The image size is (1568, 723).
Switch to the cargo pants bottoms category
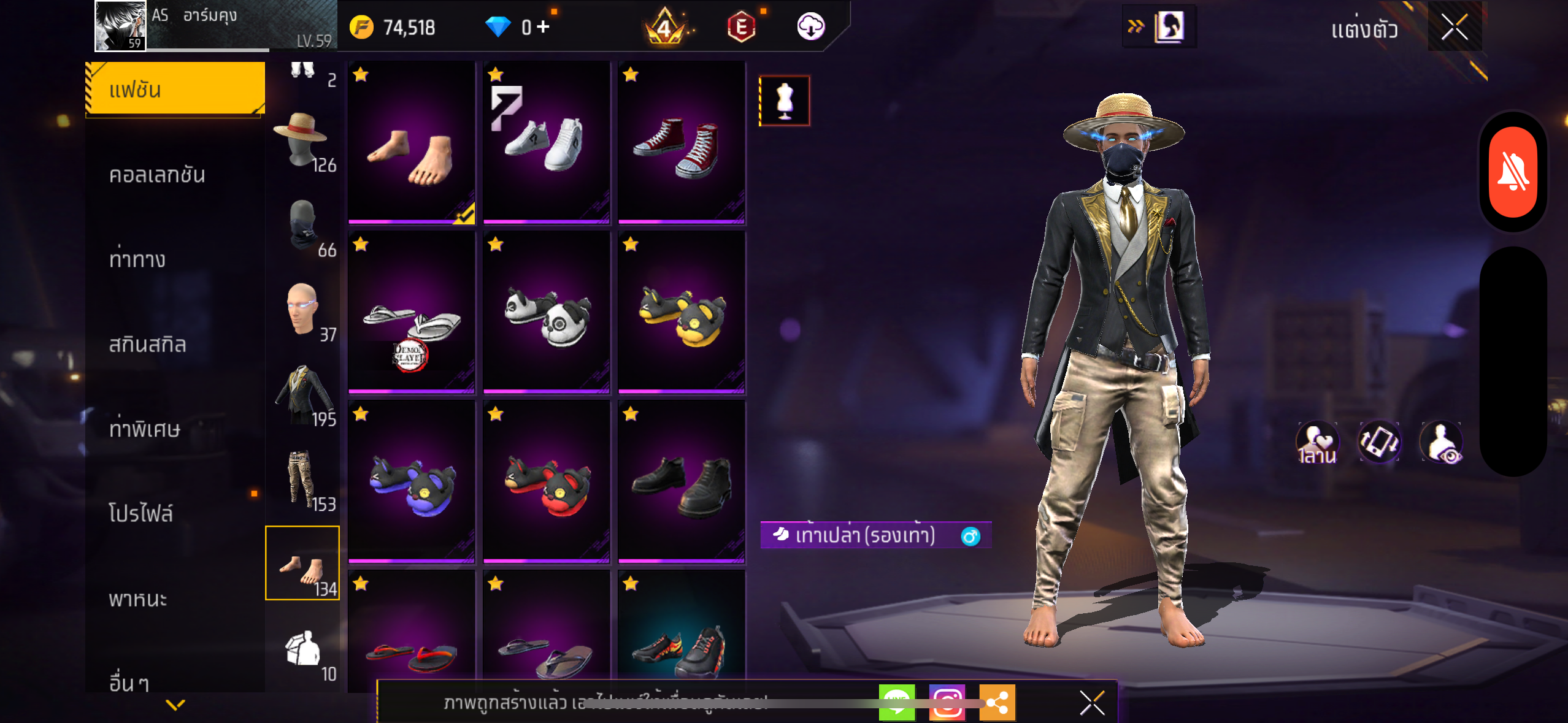302,481
